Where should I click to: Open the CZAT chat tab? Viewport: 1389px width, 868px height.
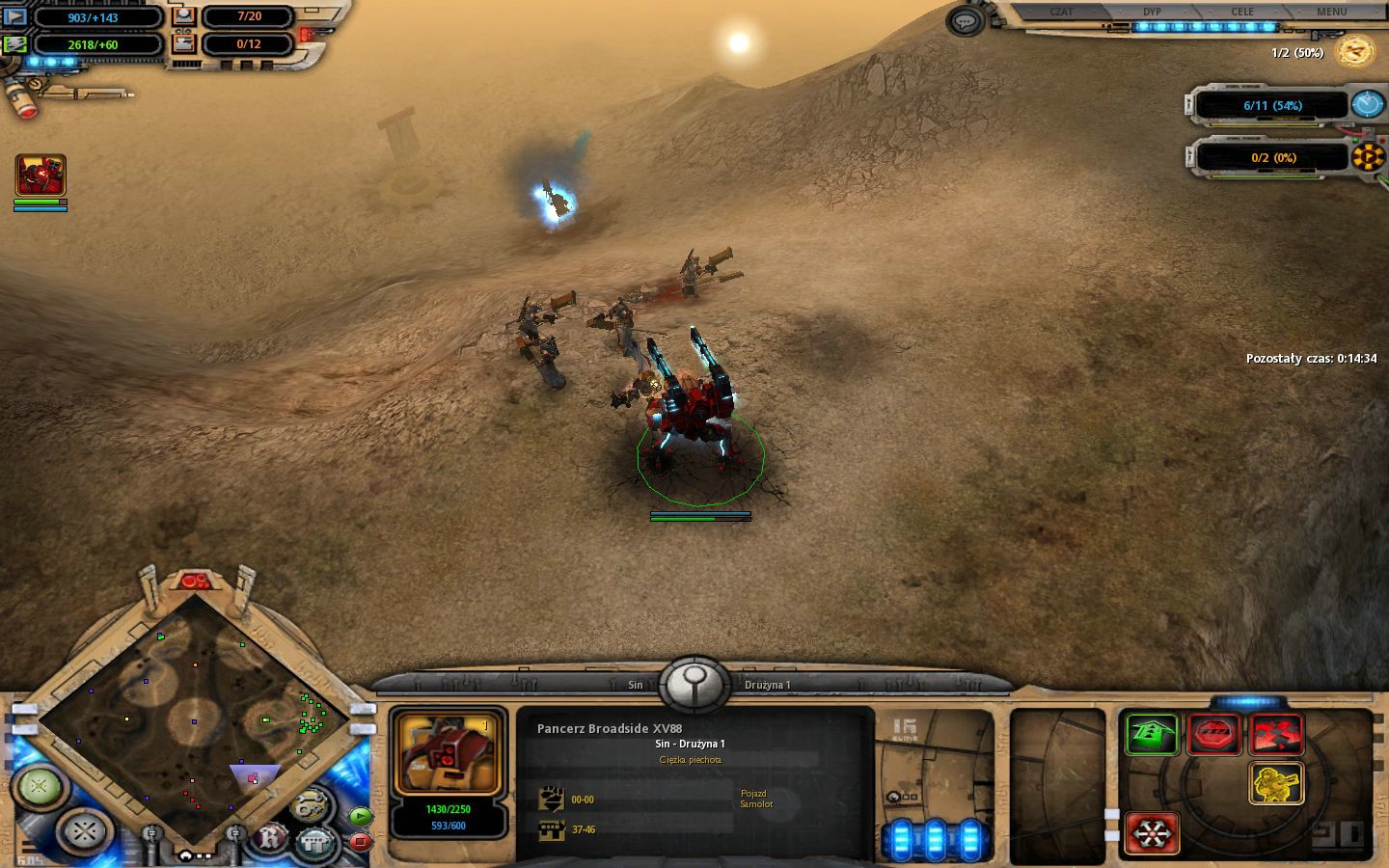tap(1061, 13)
